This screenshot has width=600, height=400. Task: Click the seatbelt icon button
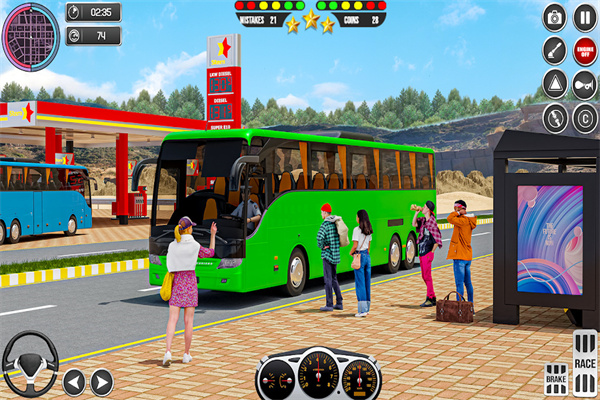click(555, 117)
